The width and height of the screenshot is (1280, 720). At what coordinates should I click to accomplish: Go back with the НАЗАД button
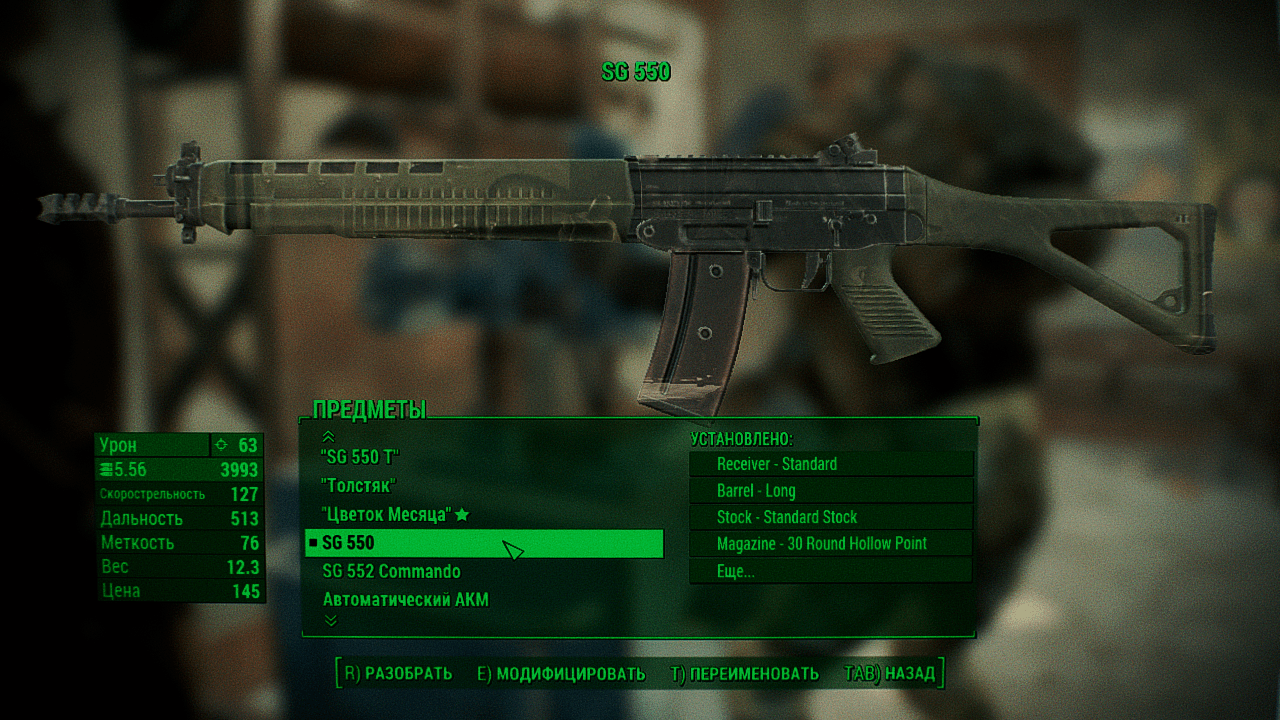[890, 673]
